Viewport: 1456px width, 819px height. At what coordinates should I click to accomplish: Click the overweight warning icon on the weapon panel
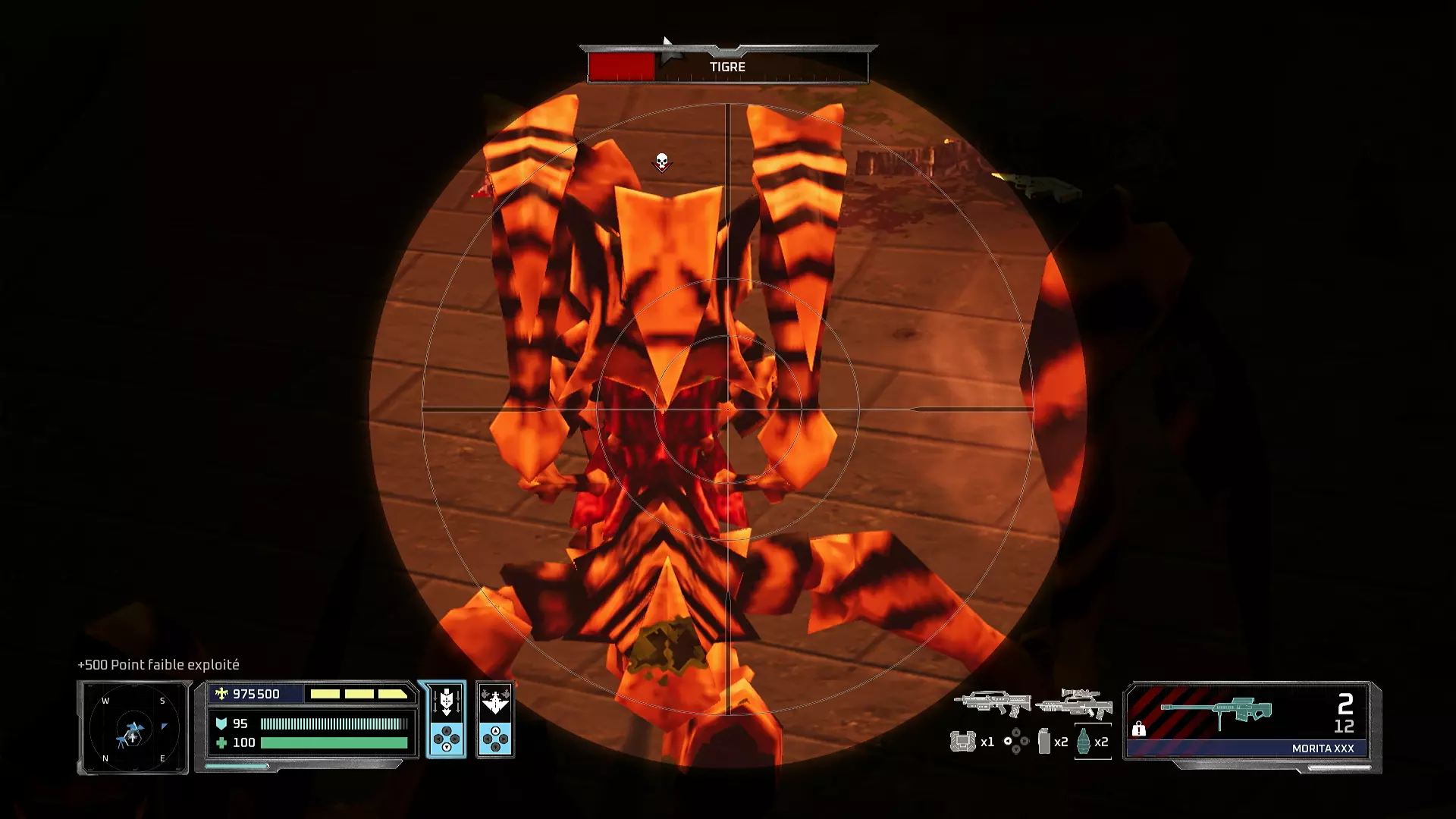[1139, 730]
